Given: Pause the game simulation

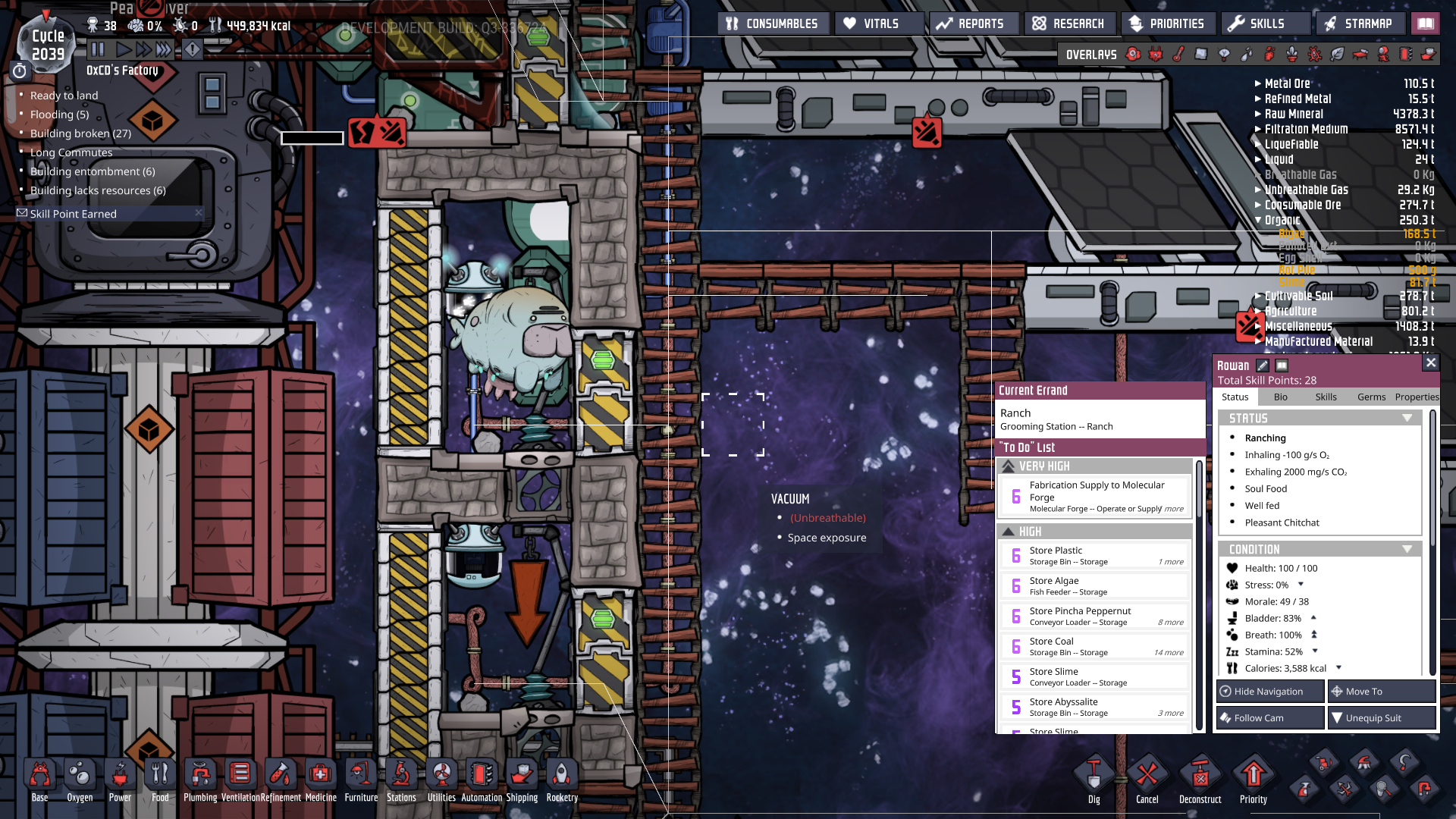Looking at the screenshot, I should click(99, 50).
